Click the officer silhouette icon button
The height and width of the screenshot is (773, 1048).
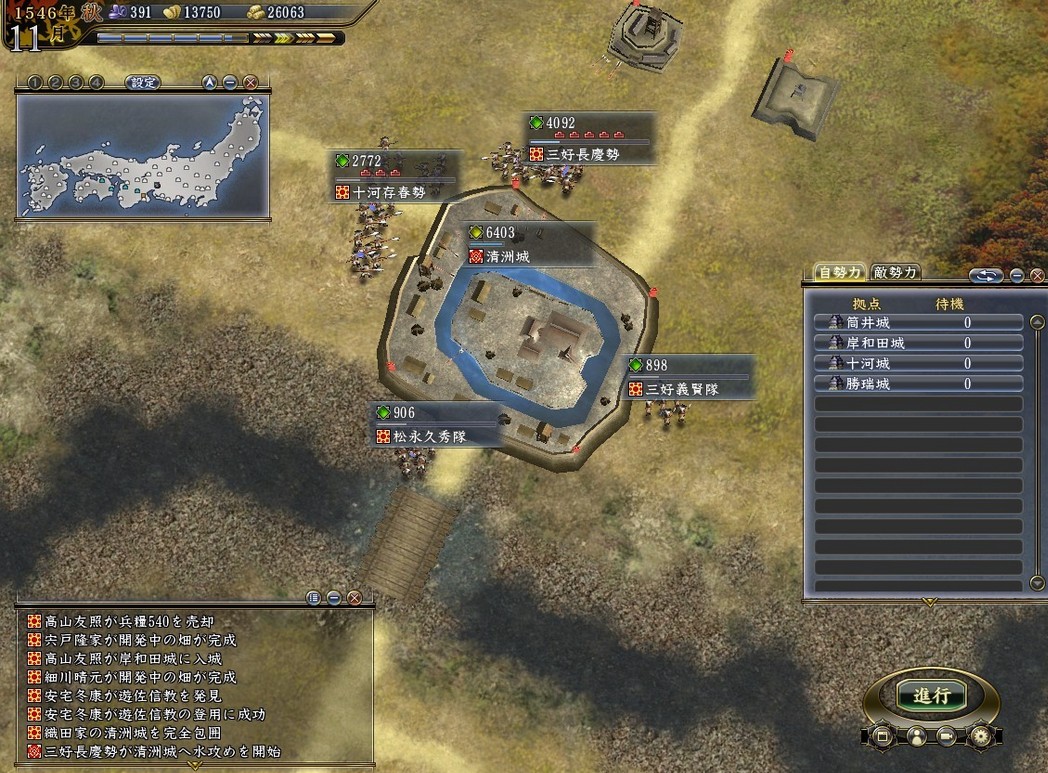(x=915, y=737)
